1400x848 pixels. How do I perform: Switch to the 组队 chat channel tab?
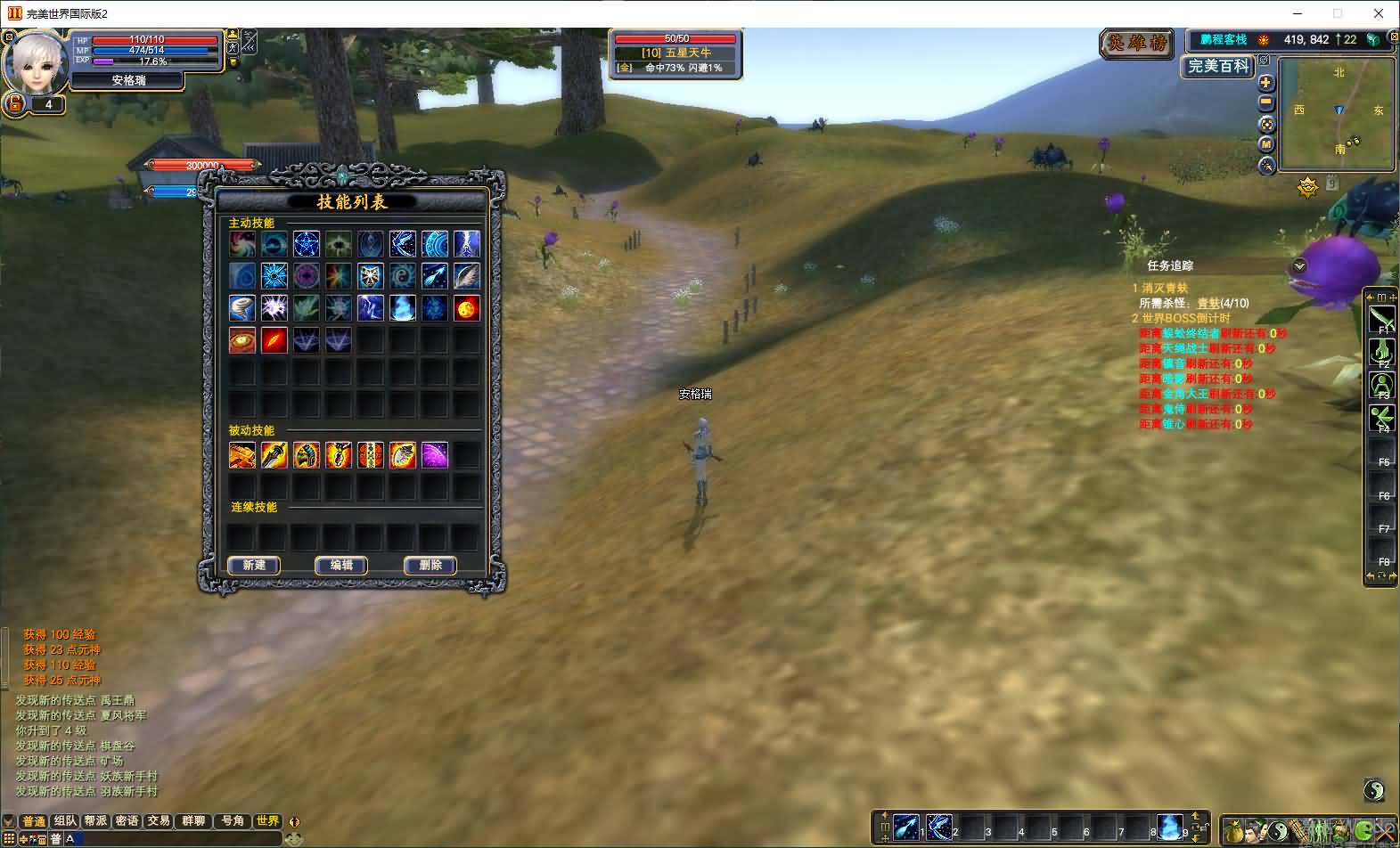(x=65, y=820)
